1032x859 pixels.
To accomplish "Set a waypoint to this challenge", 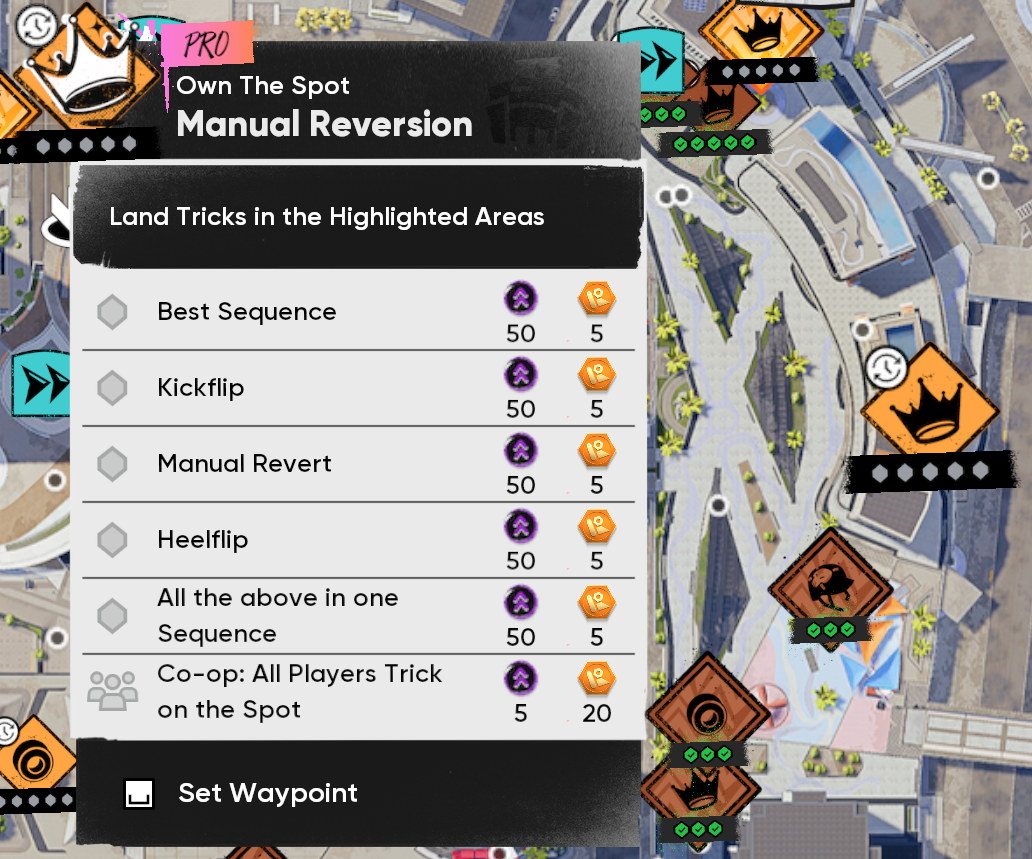I will (267, 793).
